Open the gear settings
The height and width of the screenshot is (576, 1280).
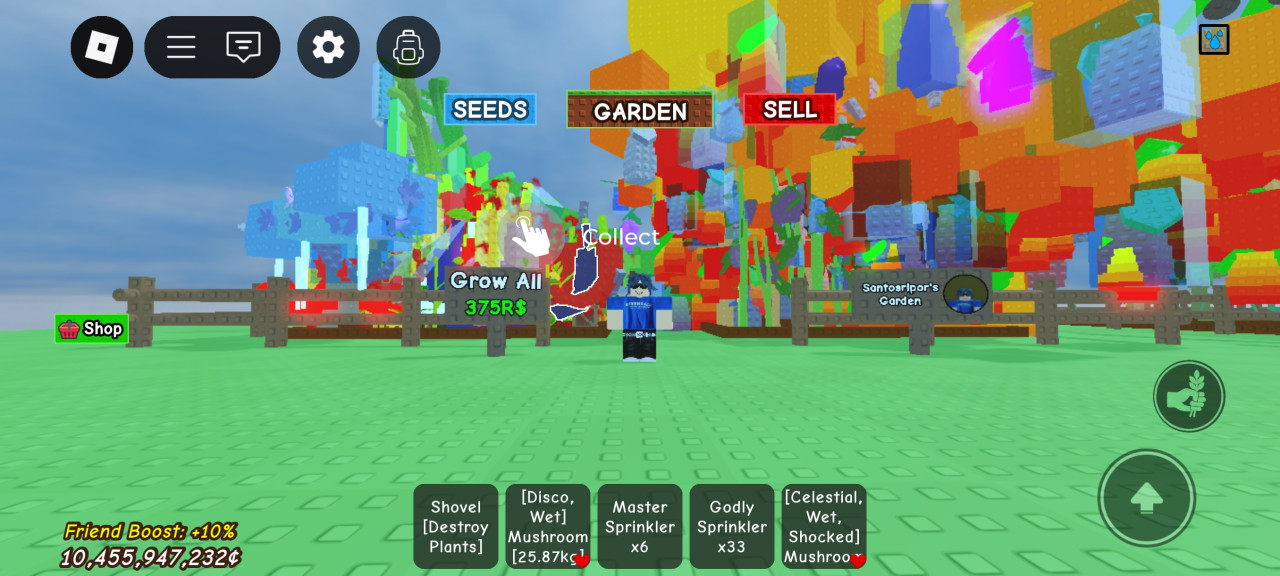click(328, 47)
